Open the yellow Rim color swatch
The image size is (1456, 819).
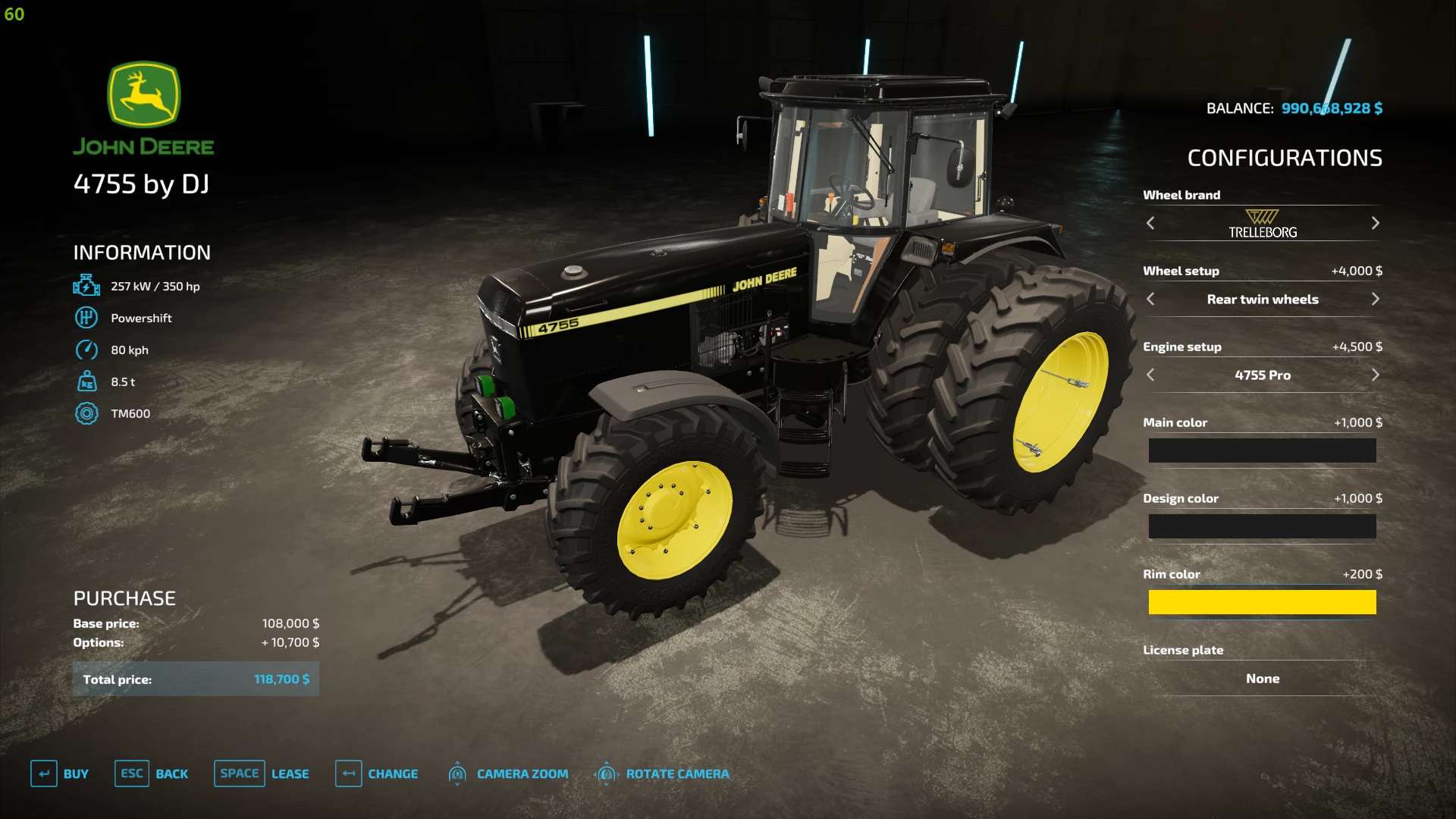[1262, 602]
